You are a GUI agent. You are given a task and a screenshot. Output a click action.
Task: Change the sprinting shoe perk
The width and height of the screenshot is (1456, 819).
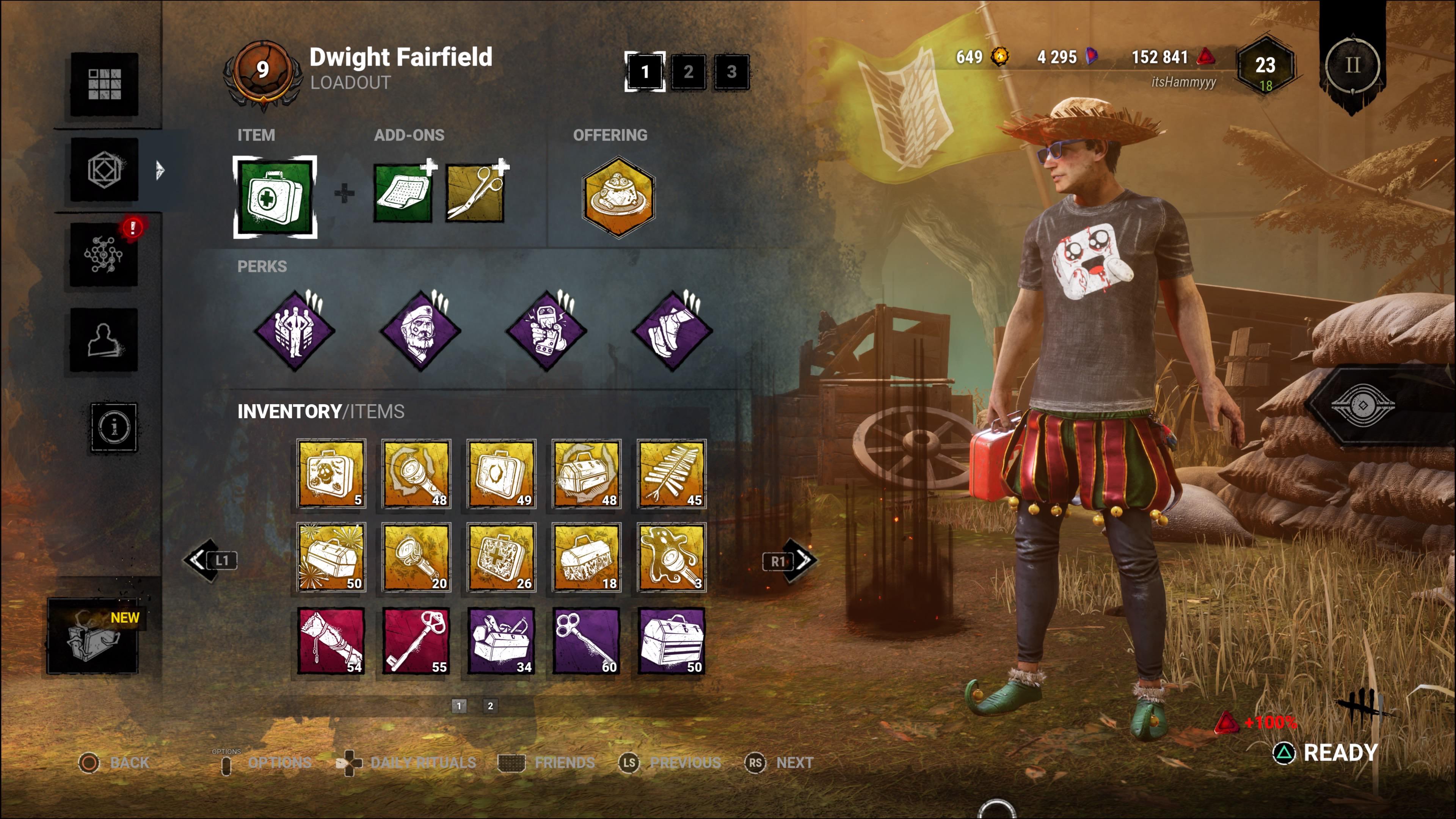[x=672, y=331]
